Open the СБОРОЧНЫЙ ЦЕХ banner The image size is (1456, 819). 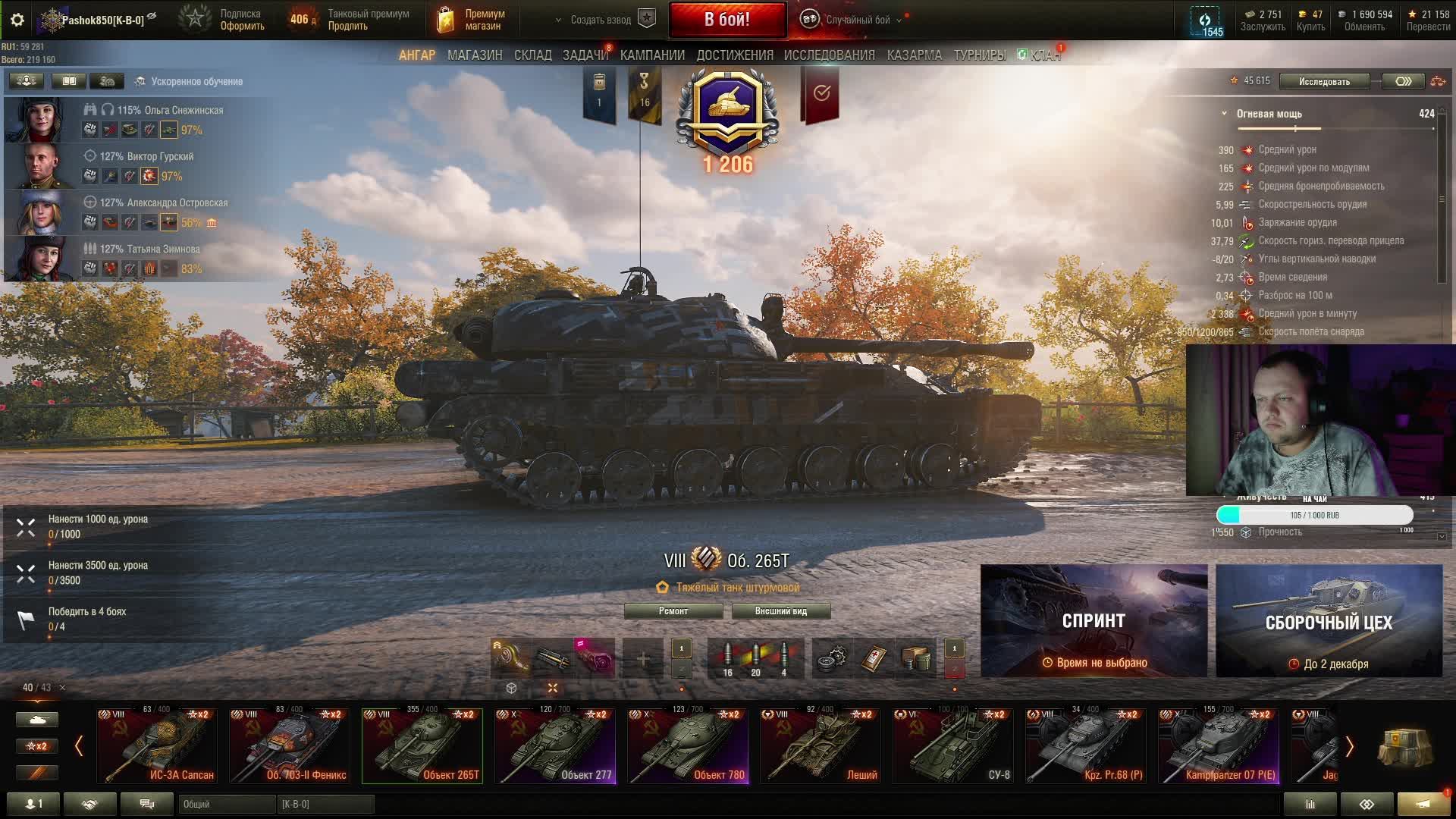[x=1329, y=621]
